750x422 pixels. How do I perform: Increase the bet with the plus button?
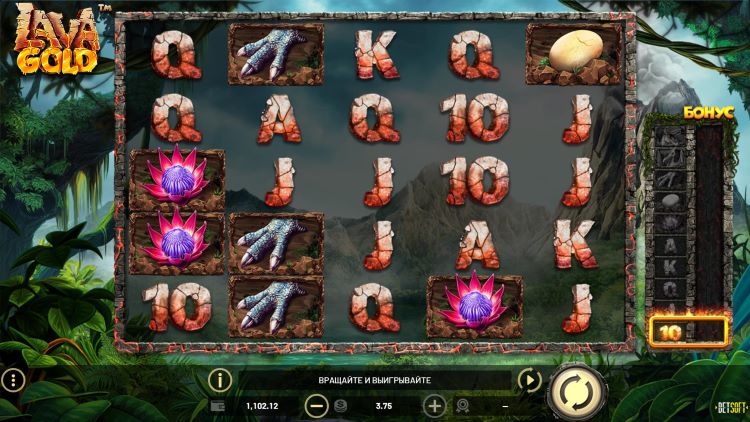point(435,406)
